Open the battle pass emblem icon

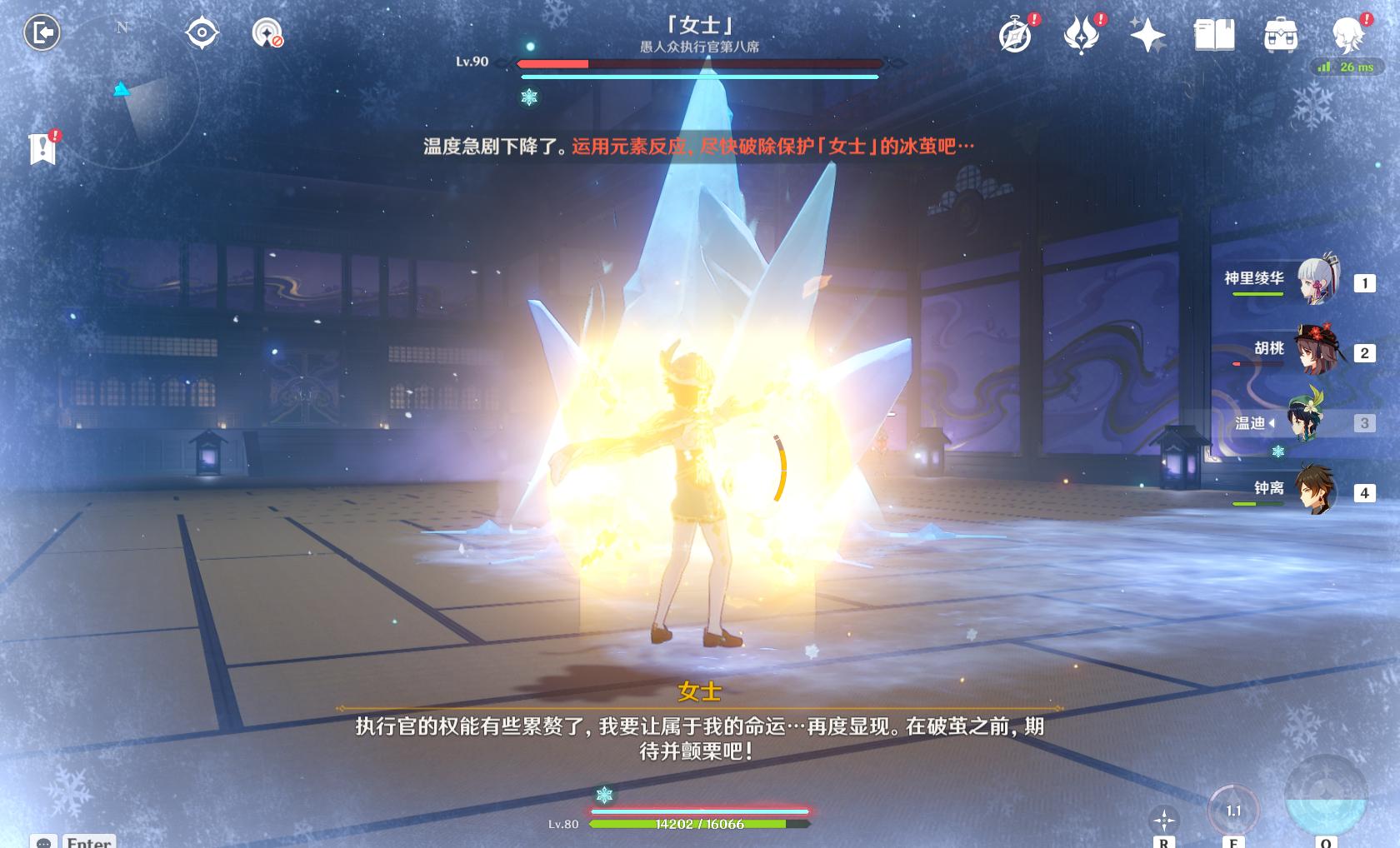pos(1082,36)
